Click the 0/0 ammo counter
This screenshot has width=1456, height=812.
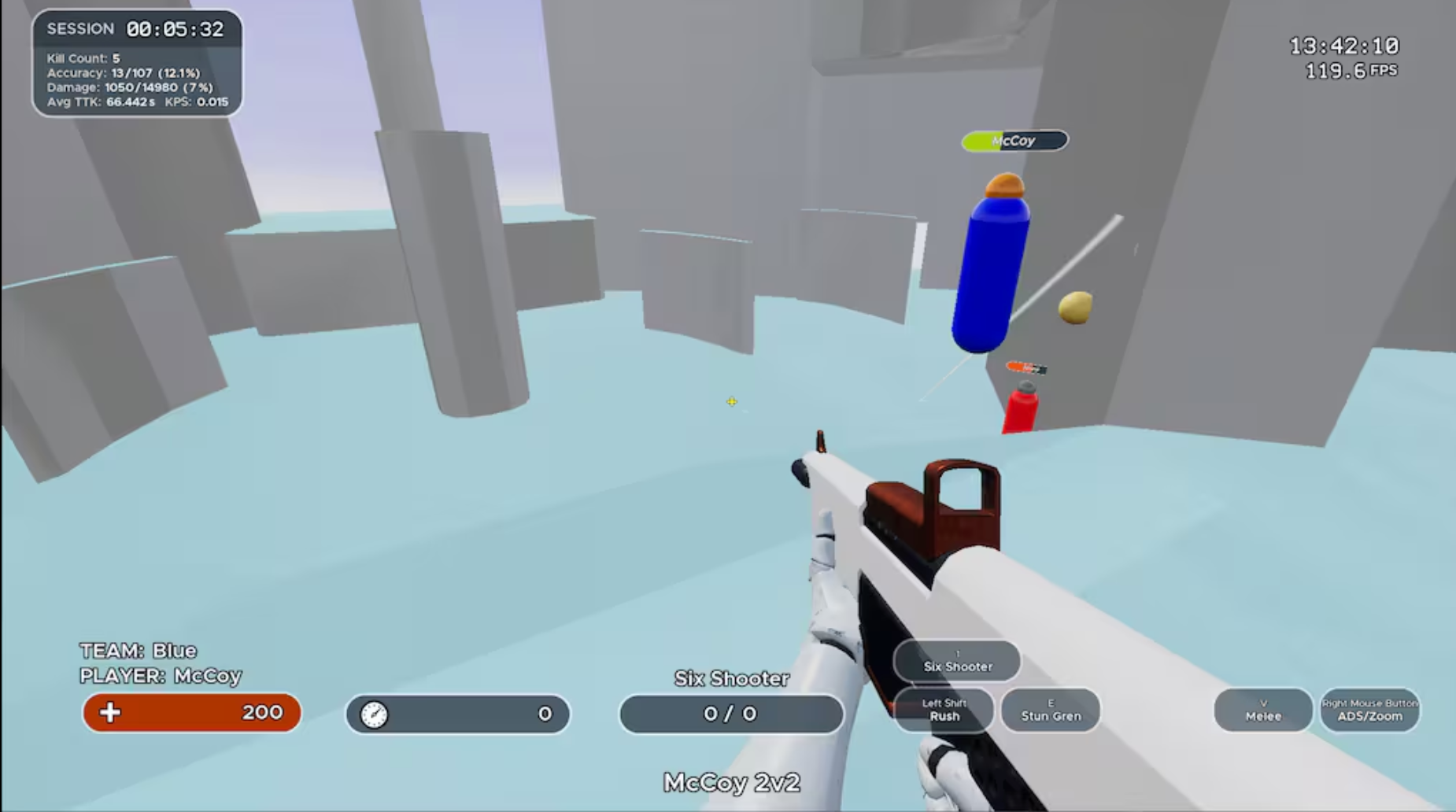point(731,713)
